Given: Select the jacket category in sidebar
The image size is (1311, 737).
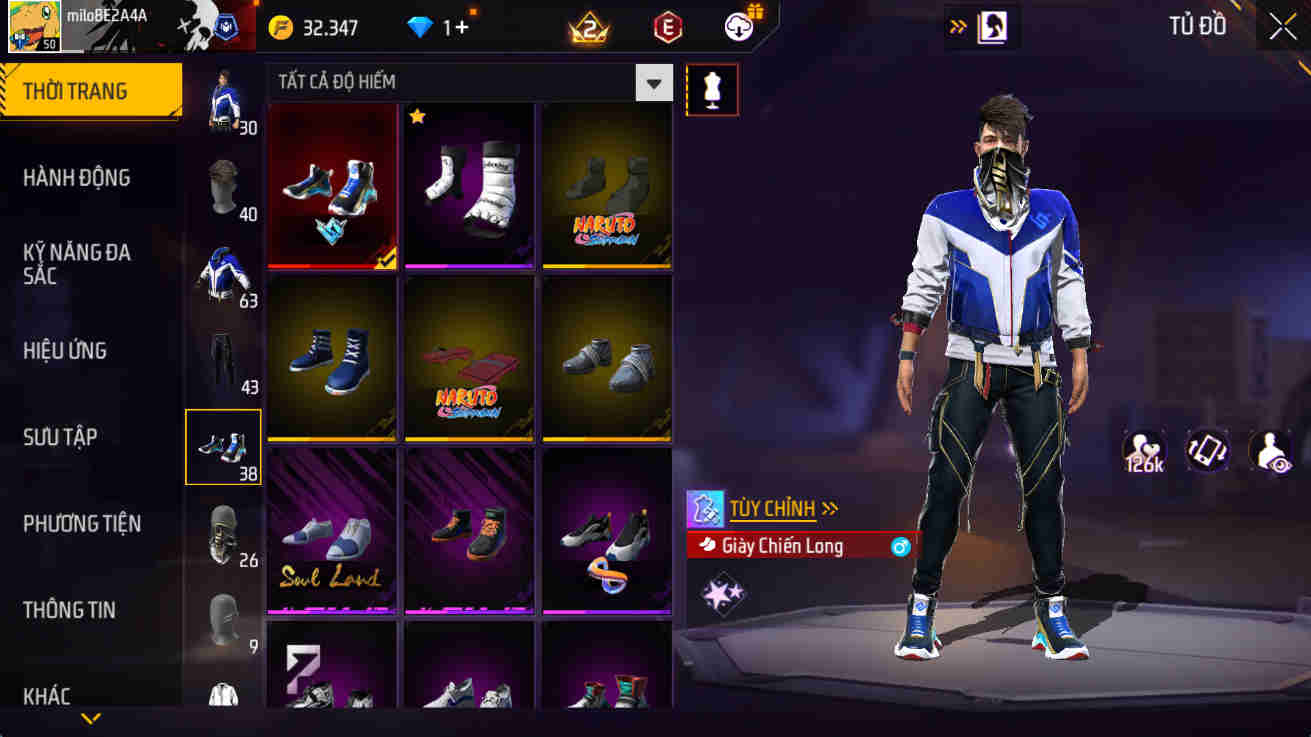Looking at the screenshot, I should 223,270.
